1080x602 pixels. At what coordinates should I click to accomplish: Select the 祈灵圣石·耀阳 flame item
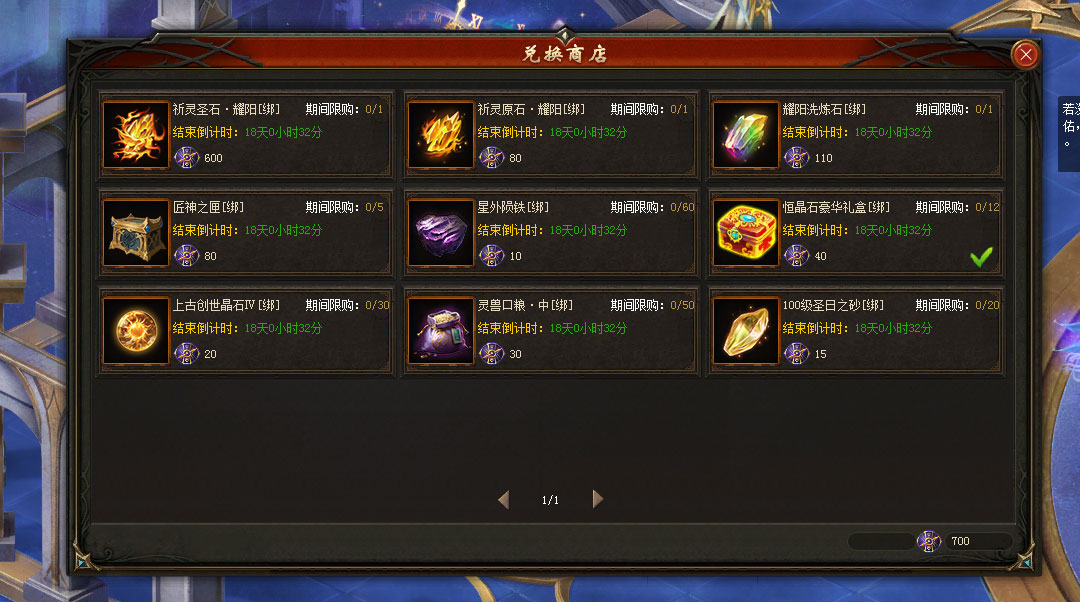tap(136, 135)
